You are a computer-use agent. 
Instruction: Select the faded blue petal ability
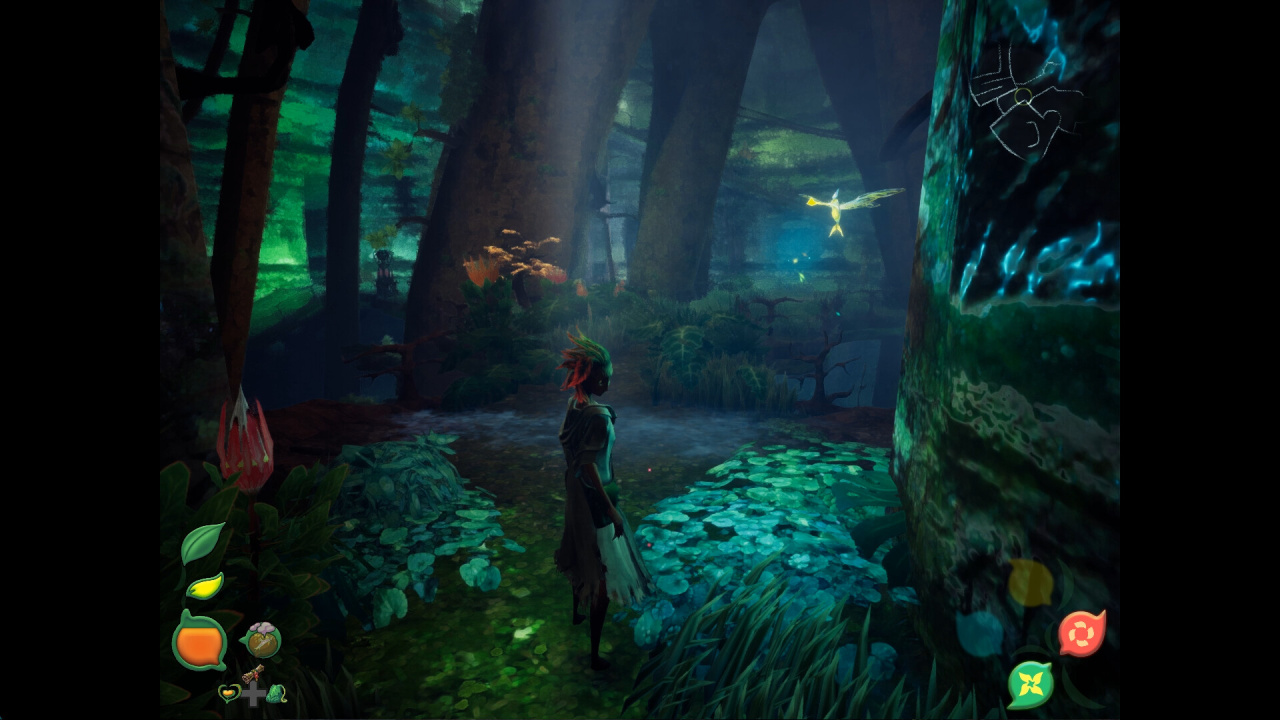click(x=979, y=633)
